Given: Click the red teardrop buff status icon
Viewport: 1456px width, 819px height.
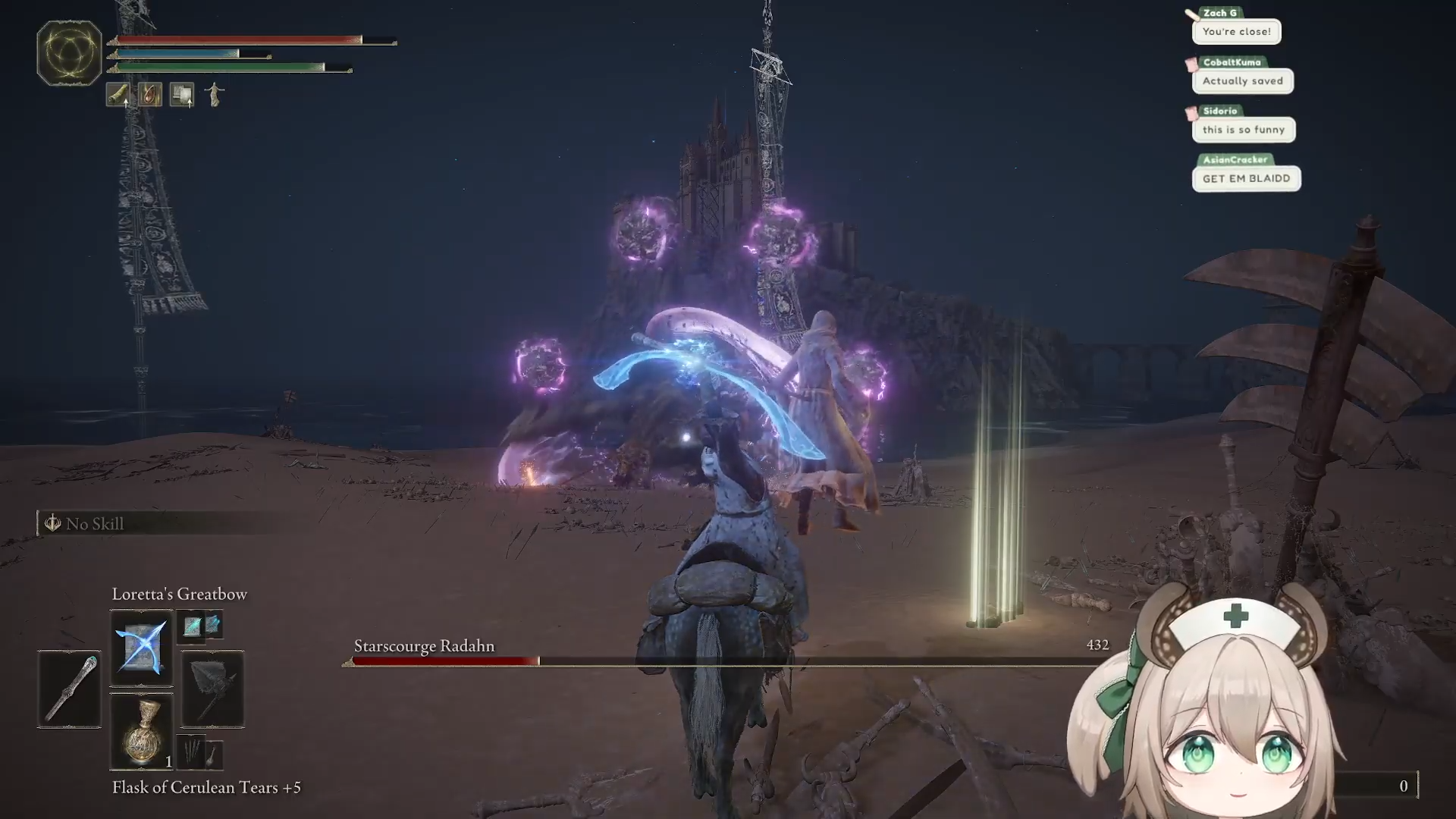Looking at the screenshot, I should tap(150, 95).
